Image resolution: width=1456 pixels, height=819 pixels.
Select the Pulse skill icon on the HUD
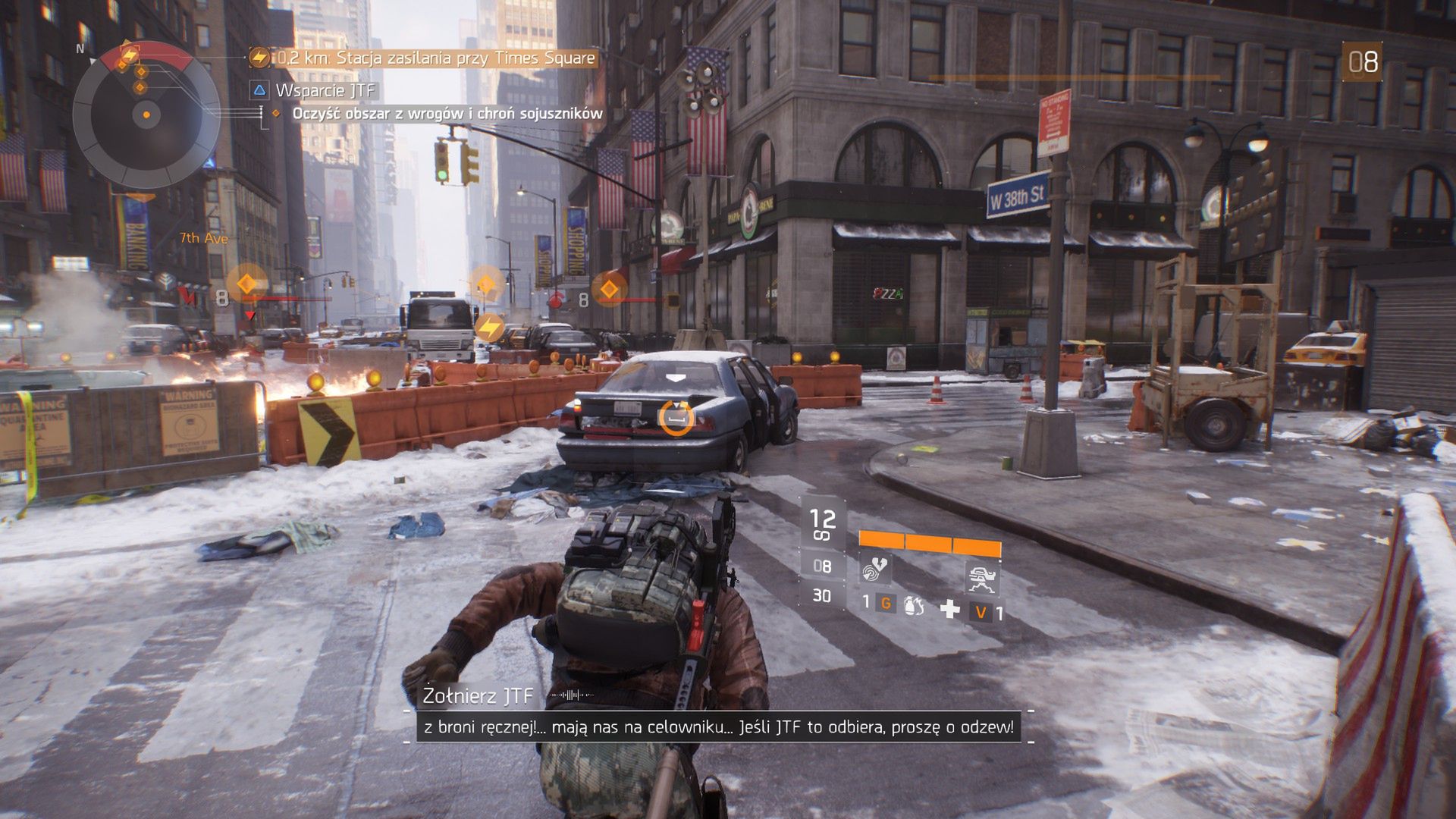coord(875,571)
